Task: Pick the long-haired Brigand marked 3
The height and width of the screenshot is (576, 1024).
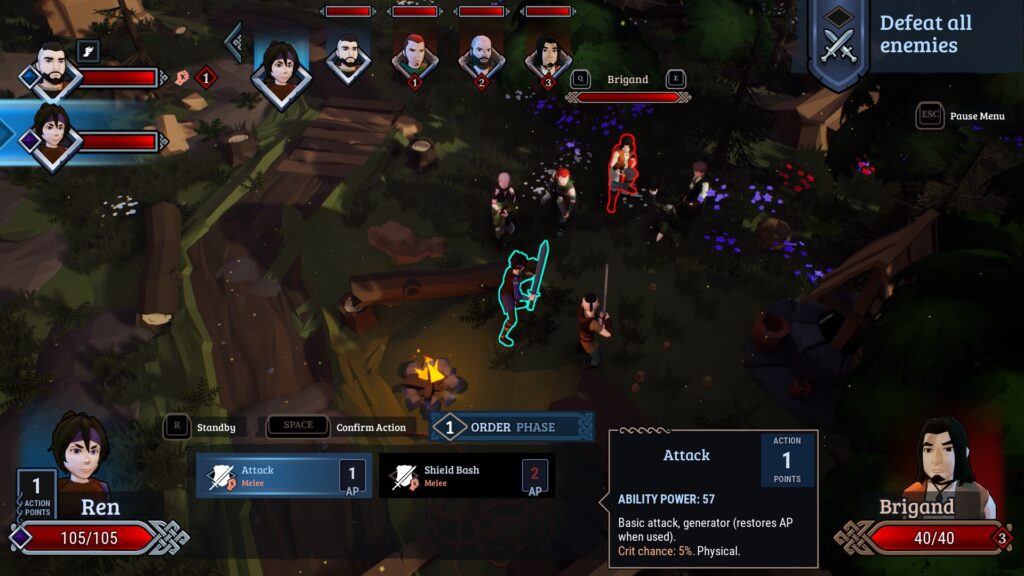Action: [x=548, y=58]
